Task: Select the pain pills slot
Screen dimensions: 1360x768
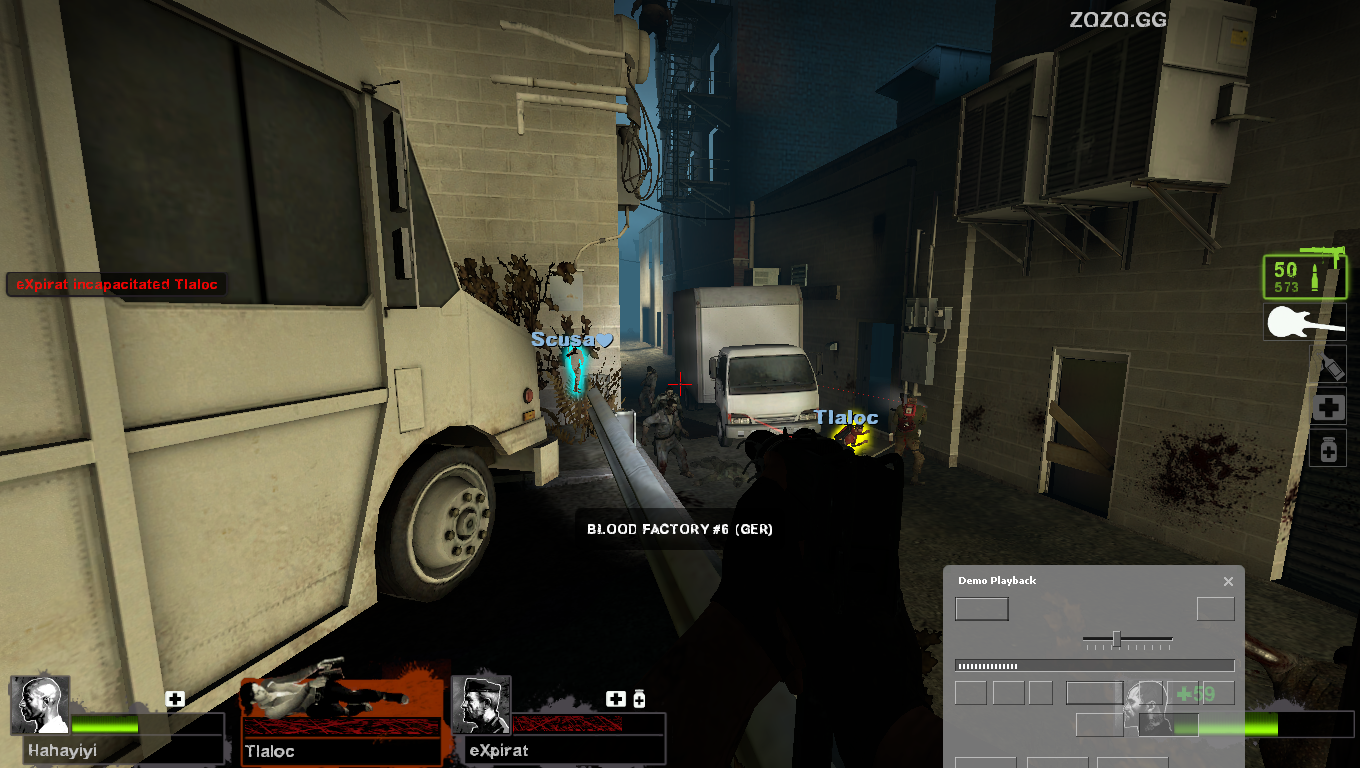Action: (x=1329, y=450)
